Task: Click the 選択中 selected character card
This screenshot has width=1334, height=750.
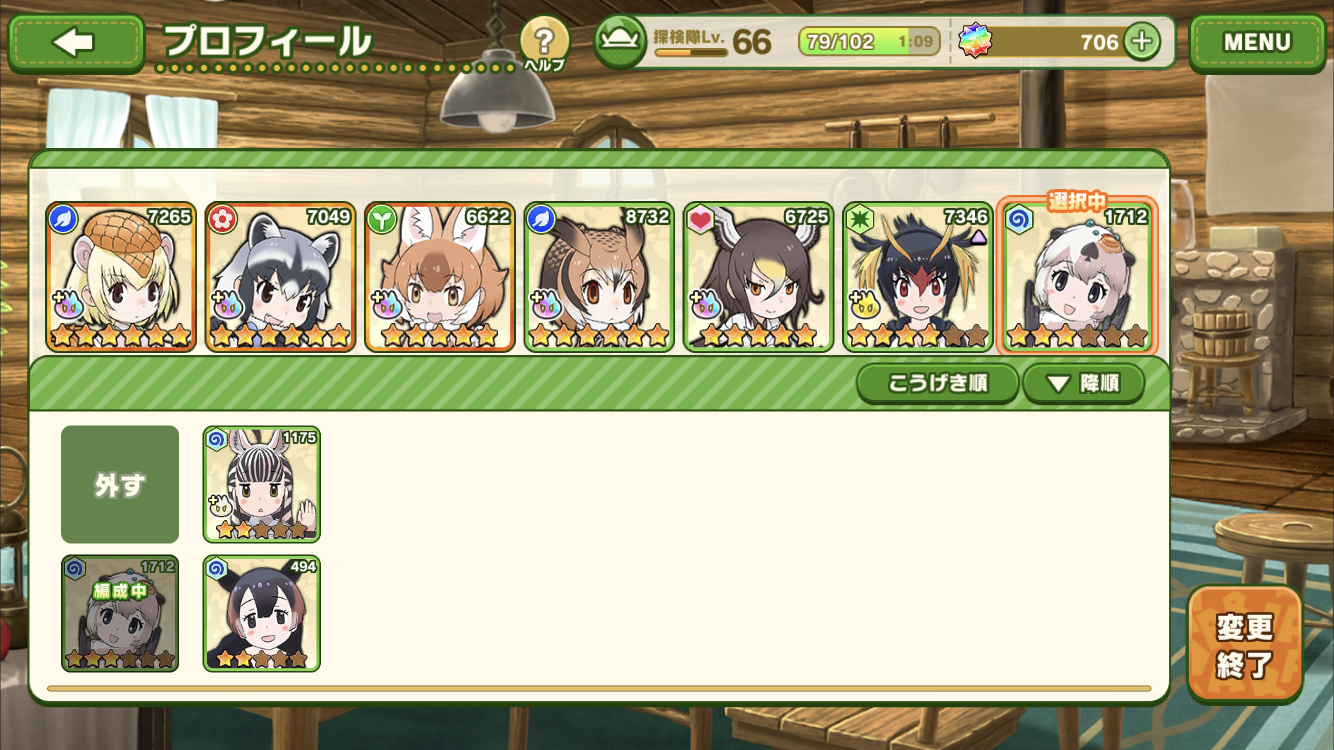Action: pyautogui.click(x=1077, y=277)
